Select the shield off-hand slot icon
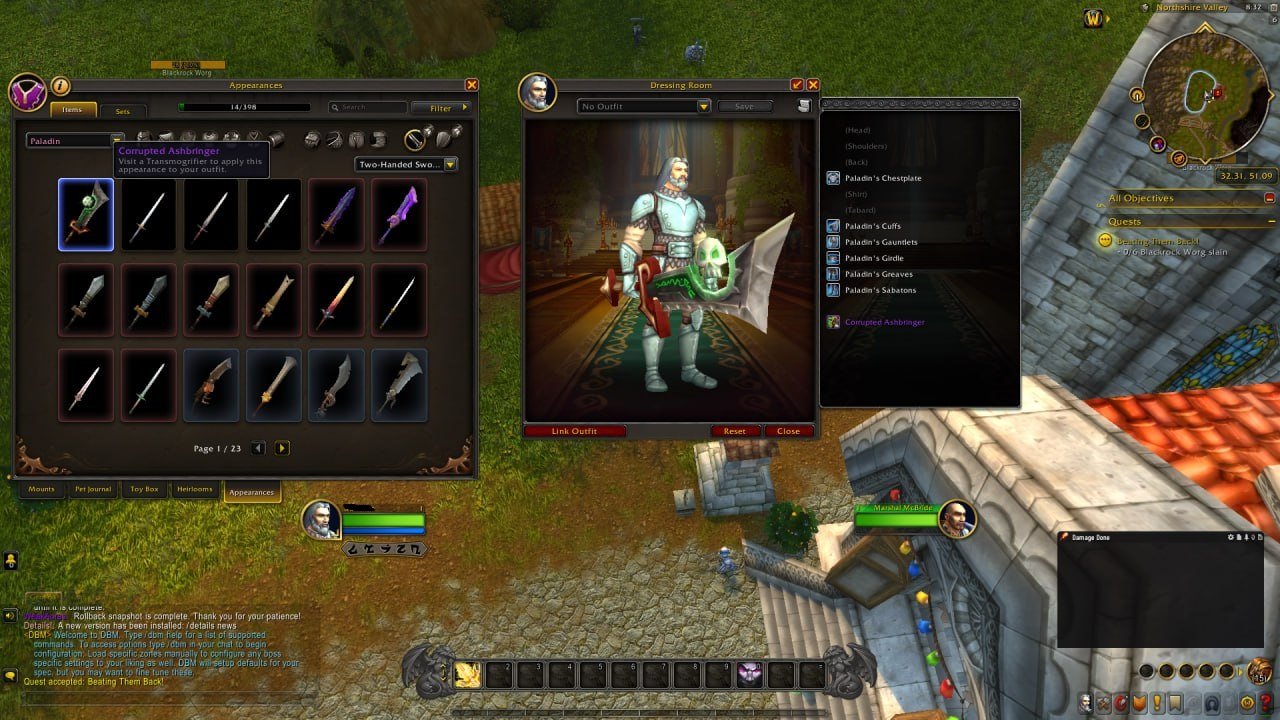Viewport: 1280px width, 720px height. coord(446,140)
